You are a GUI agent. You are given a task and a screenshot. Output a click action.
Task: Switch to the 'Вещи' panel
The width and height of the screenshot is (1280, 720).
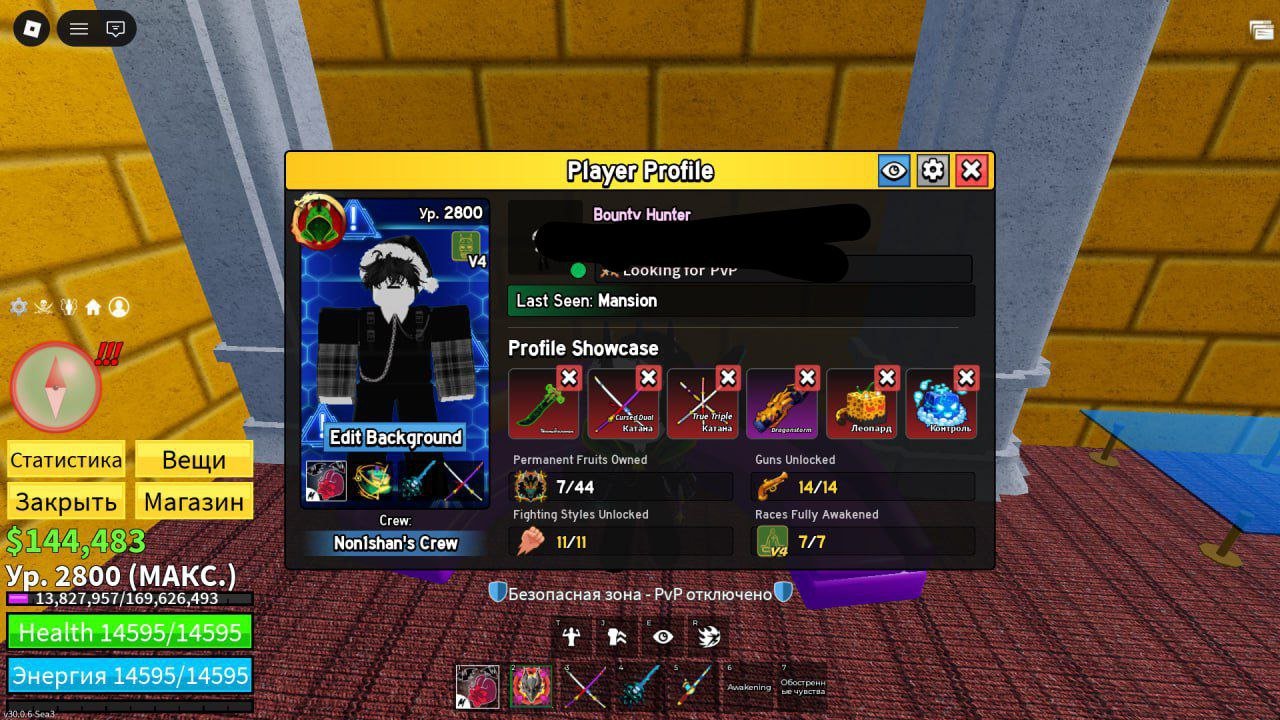pos(193,459)
